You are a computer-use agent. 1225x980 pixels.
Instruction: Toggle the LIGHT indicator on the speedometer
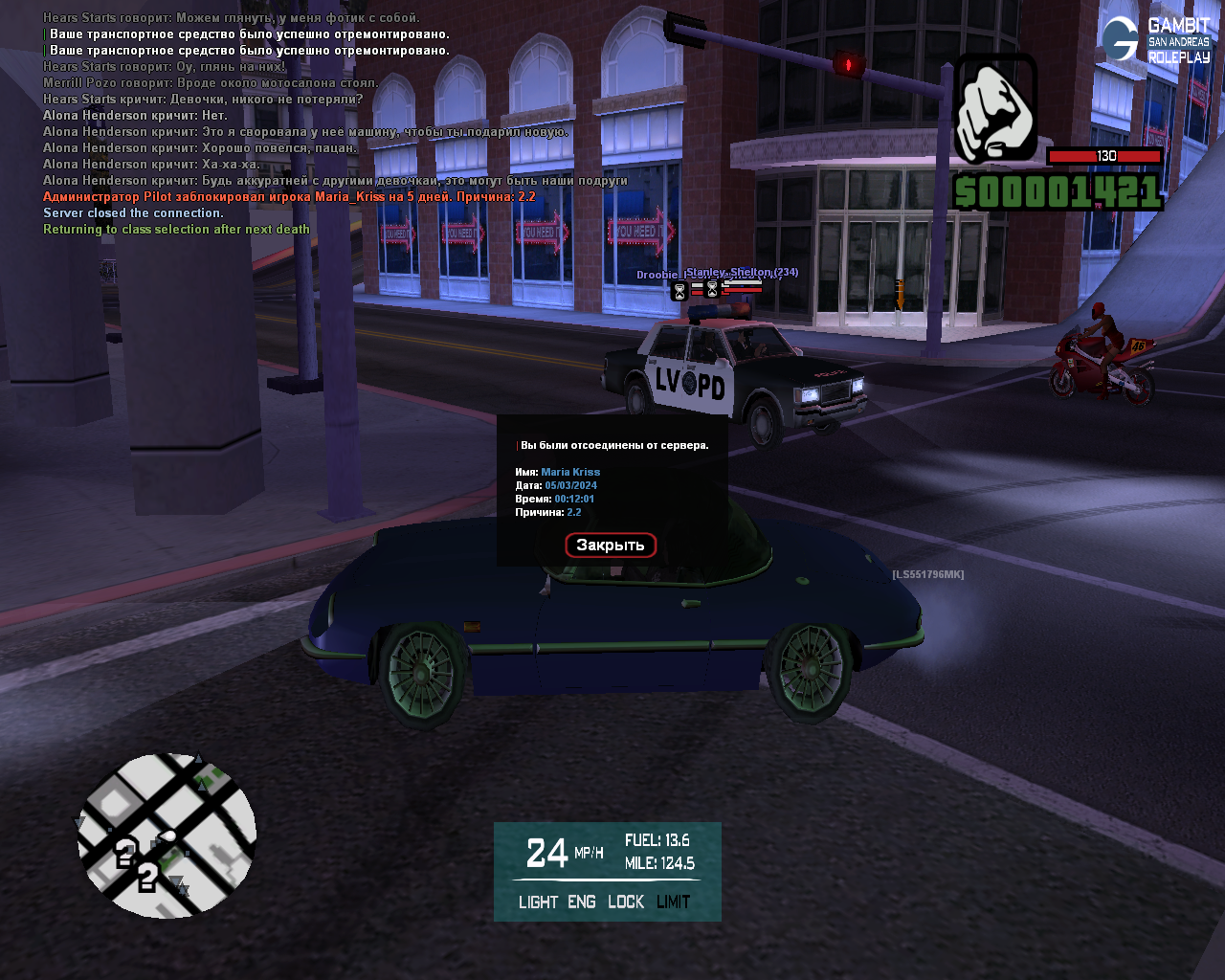pos(538,902)
